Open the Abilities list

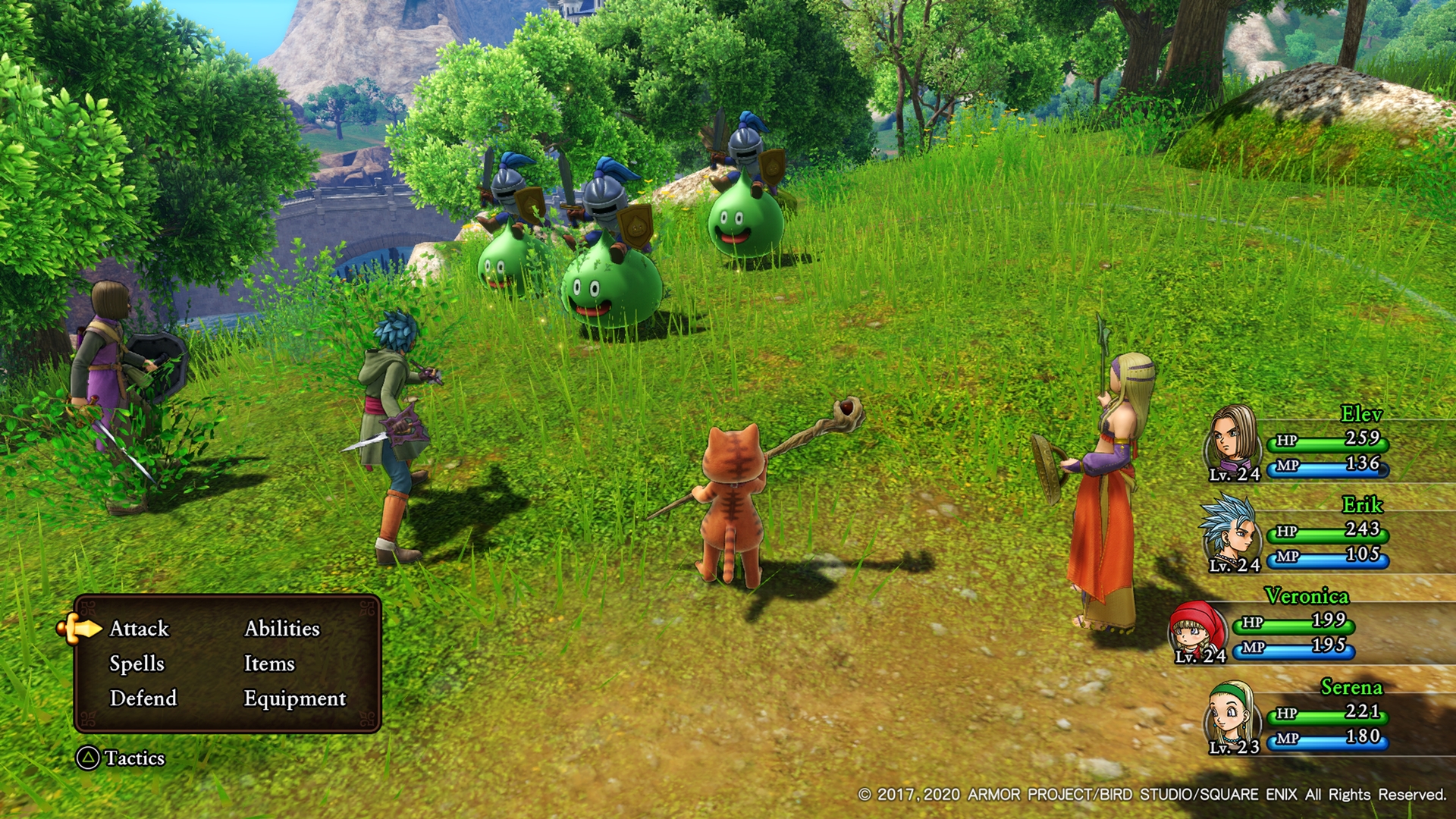coord(282,629)
